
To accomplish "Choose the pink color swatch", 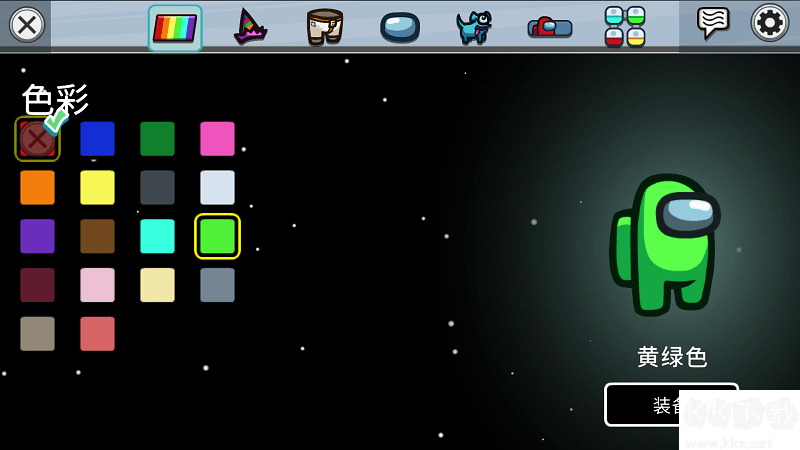I will [x=217, y=139].
